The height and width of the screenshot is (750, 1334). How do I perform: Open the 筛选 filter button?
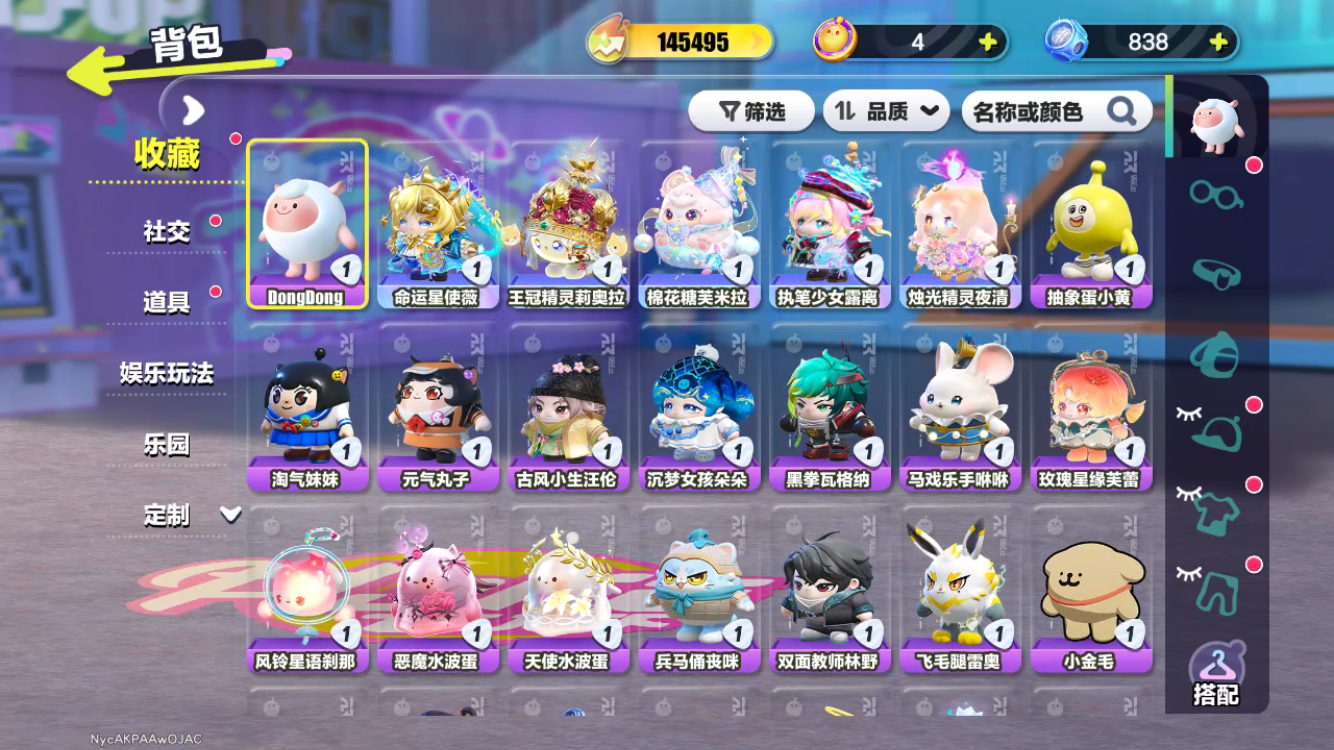pos(752,112)
